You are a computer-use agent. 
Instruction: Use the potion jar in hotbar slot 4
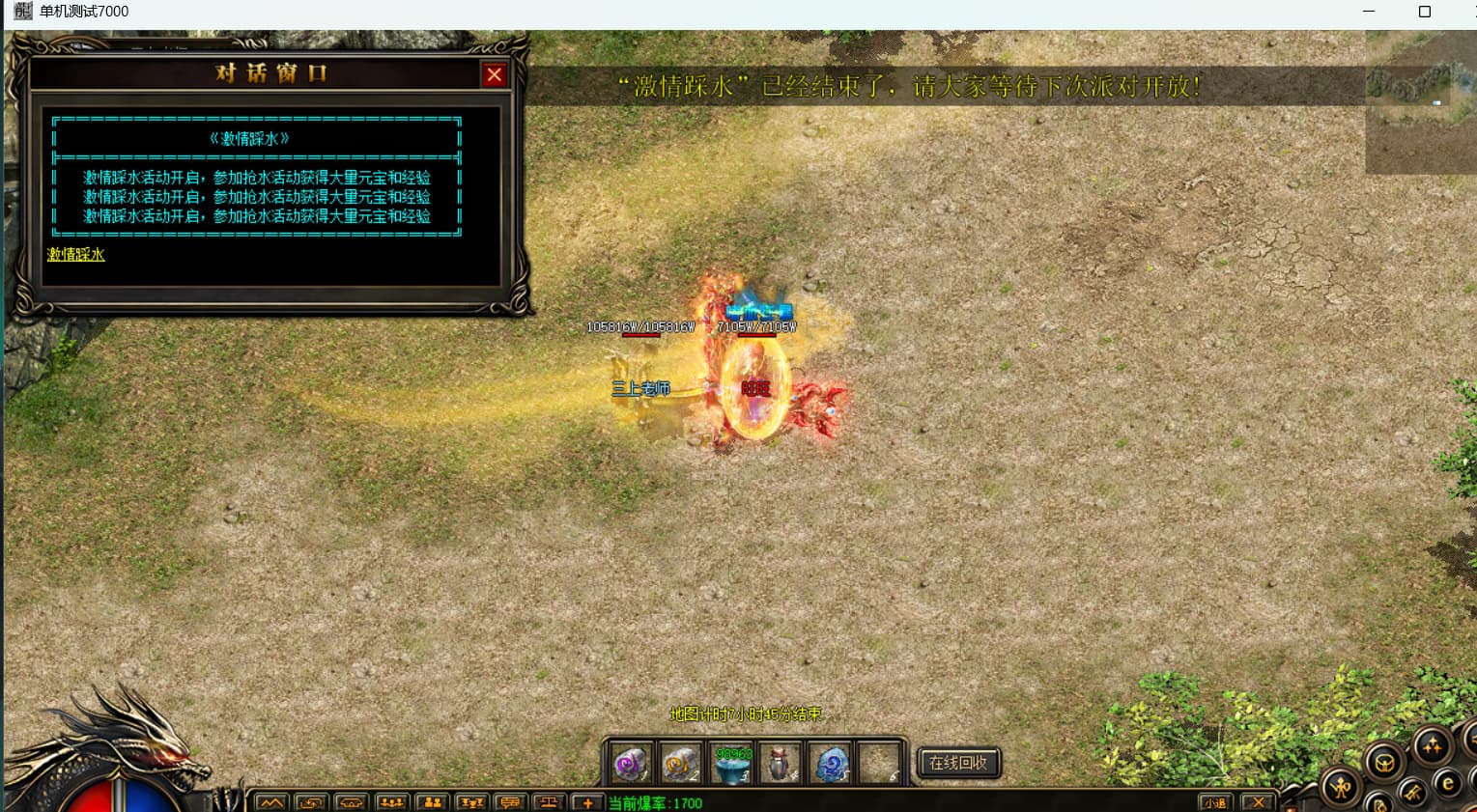coord(781,764)
